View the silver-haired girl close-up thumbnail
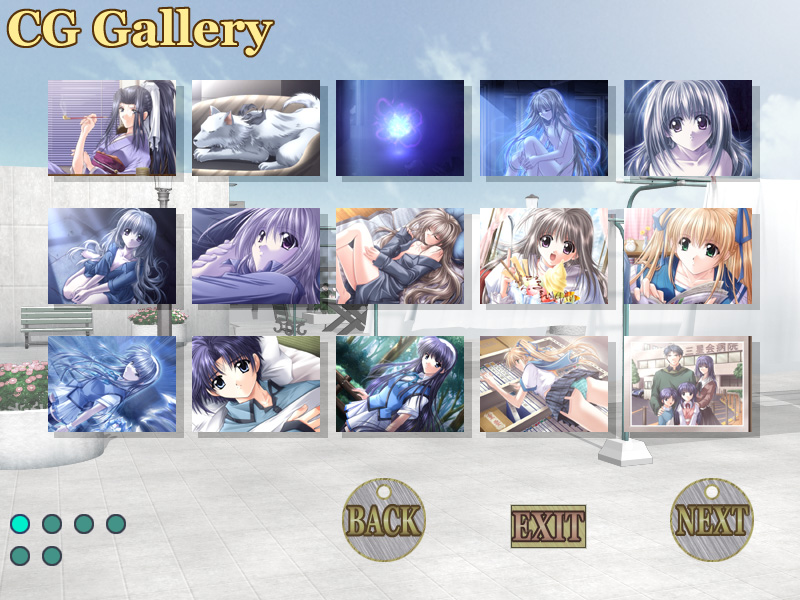Screen dimensions: 800x600 tap(688, 128)
